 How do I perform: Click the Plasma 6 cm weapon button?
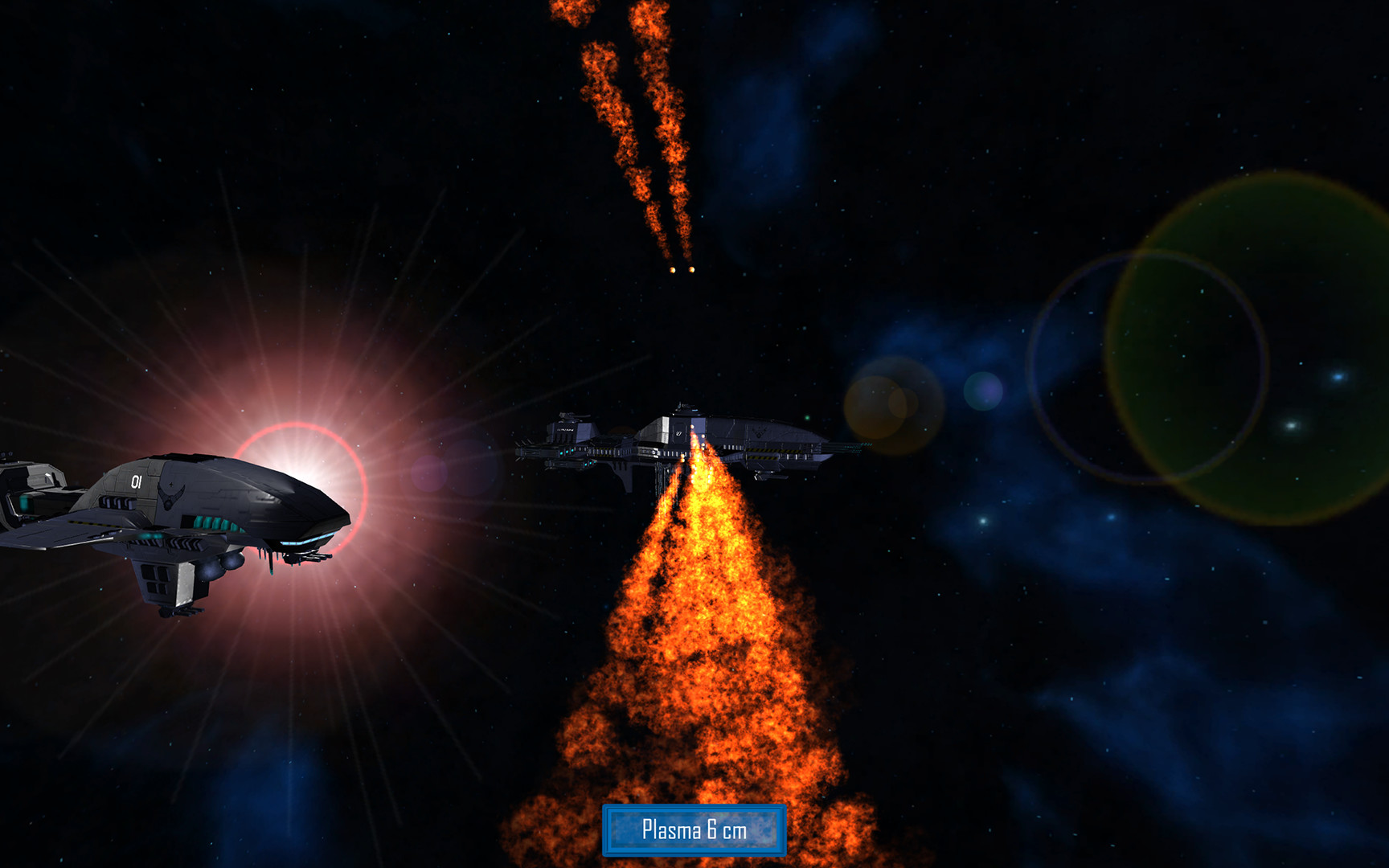(694, 829)
